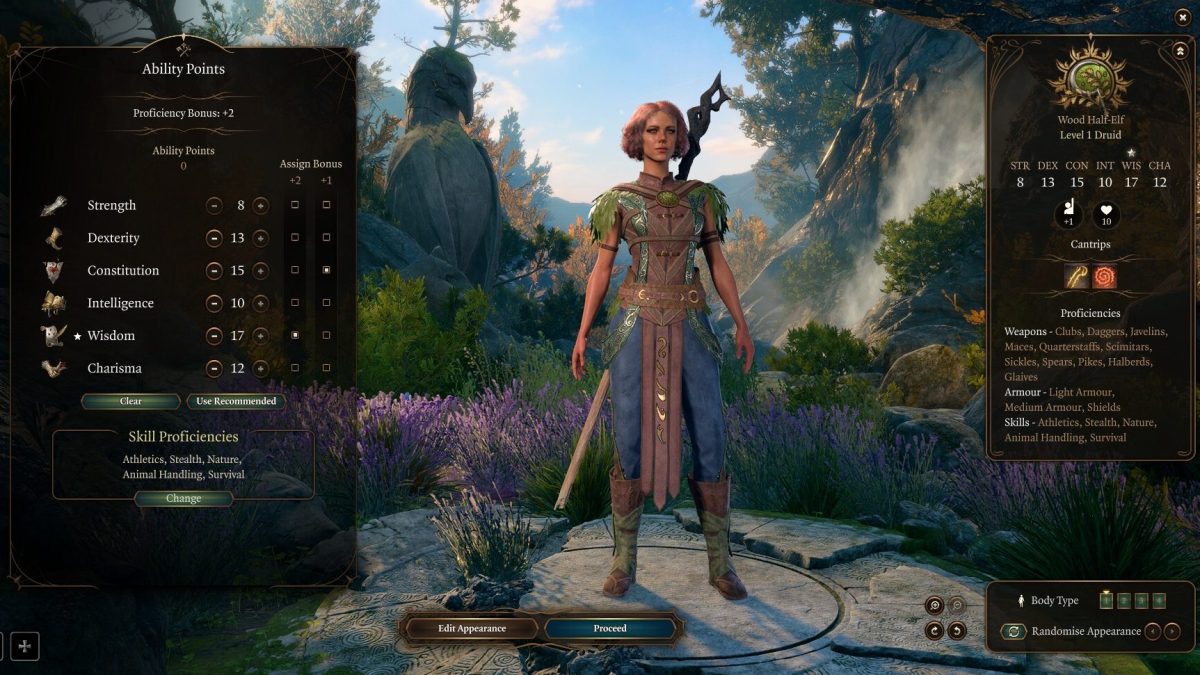Proceed to the next character creation step
Viewport: 1200px width, 675px height.
[610, 628]
